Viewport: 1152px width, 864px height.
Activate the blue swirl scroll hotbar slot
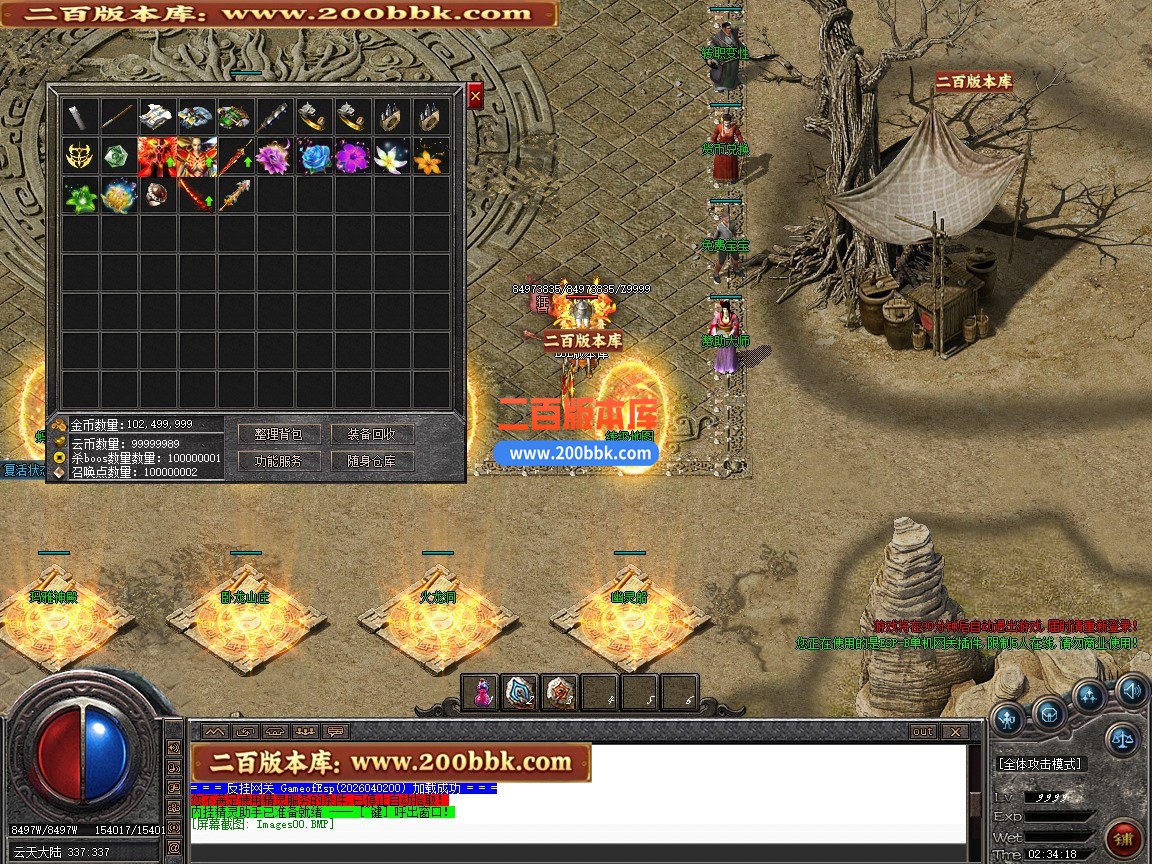pos(520,692)
